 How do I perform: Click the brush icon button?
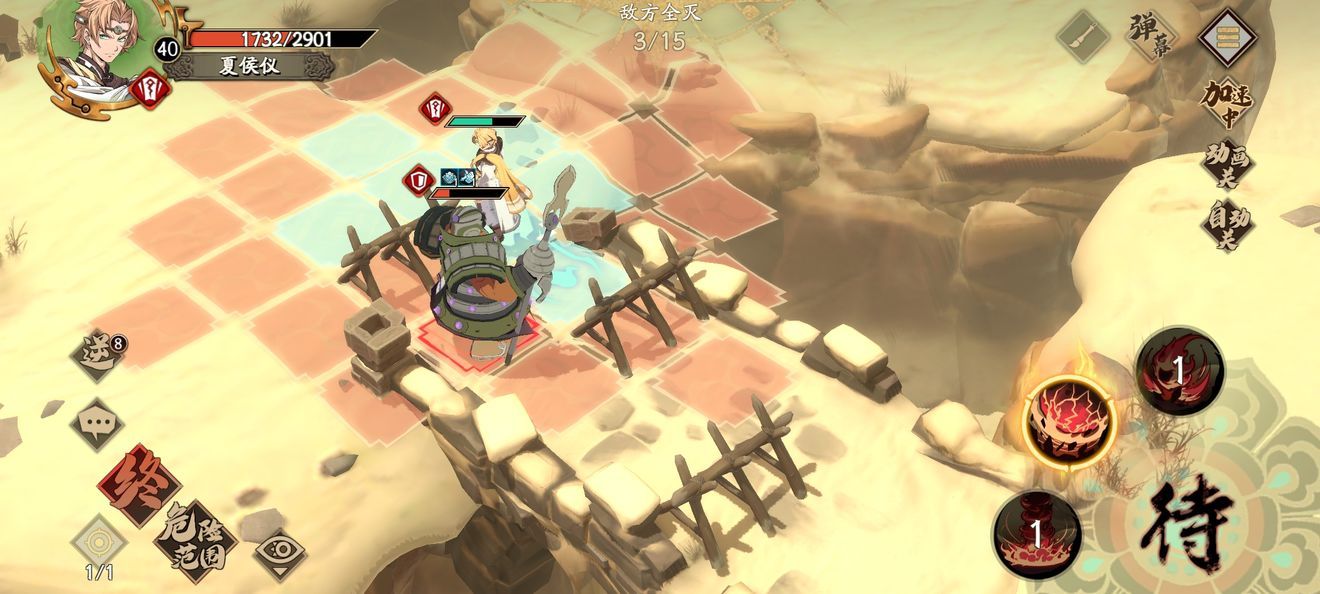click(x=1083, y=37)
